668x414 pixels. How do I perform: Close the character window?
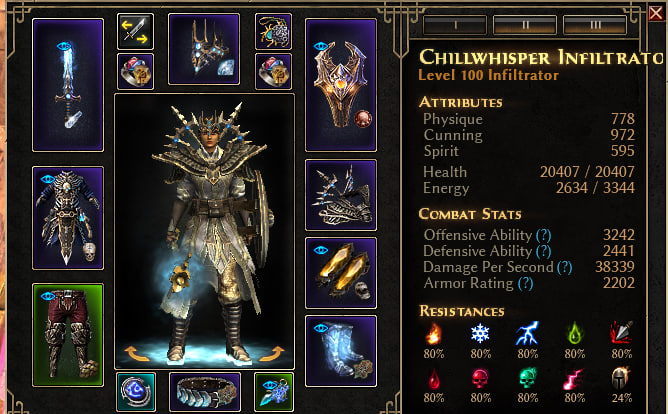pos(656,13)
